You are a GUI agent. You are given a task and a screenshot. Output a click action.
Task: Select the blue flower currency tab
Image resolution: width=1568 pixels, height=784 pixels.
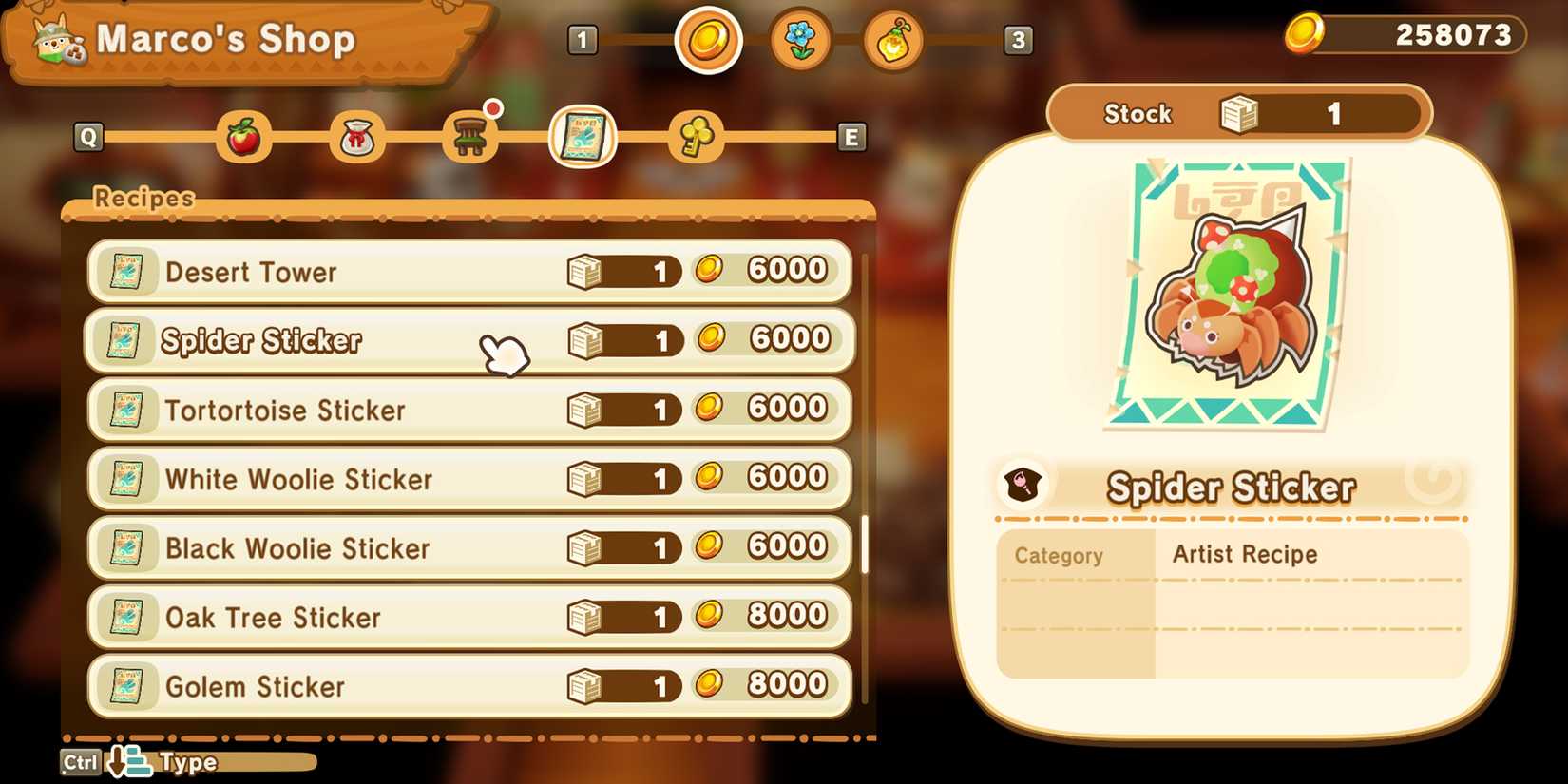[x=801, y=40]
